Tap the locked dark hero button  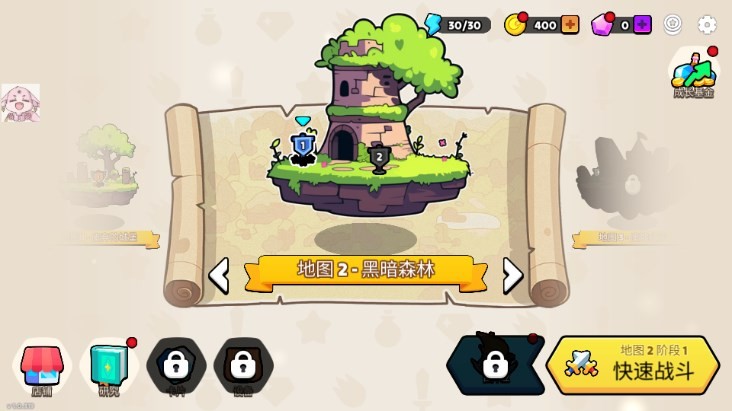point(494,363)
